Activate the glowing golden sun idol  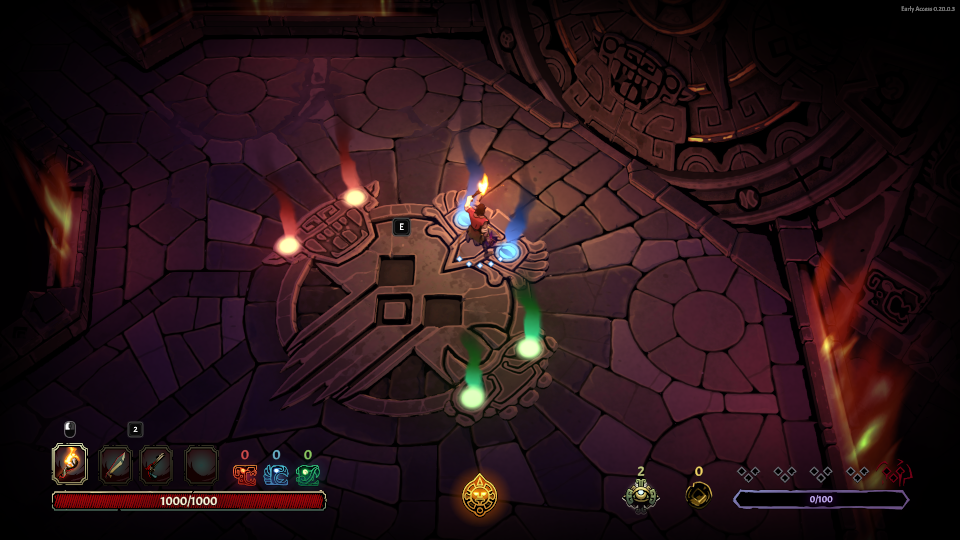coord(480,494)
